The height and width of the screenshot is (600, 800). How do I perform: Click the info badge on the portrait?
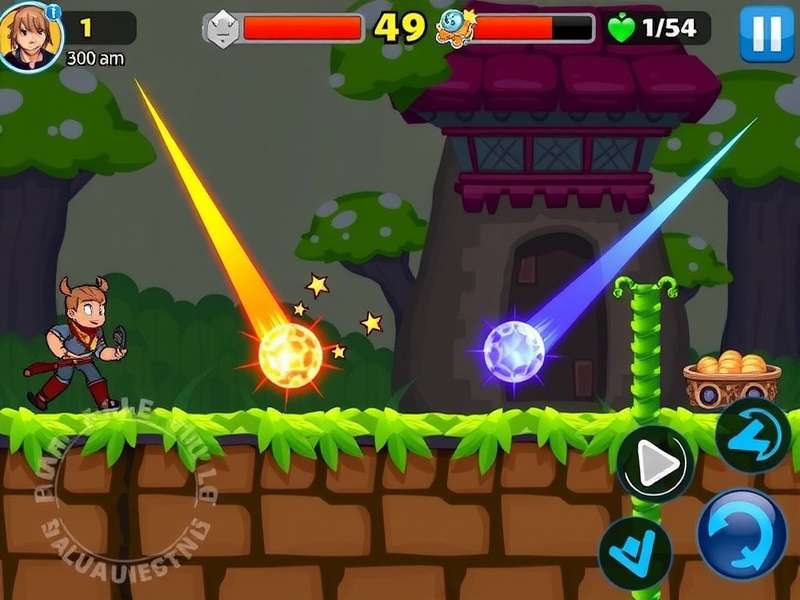click(x=53, y=11)
